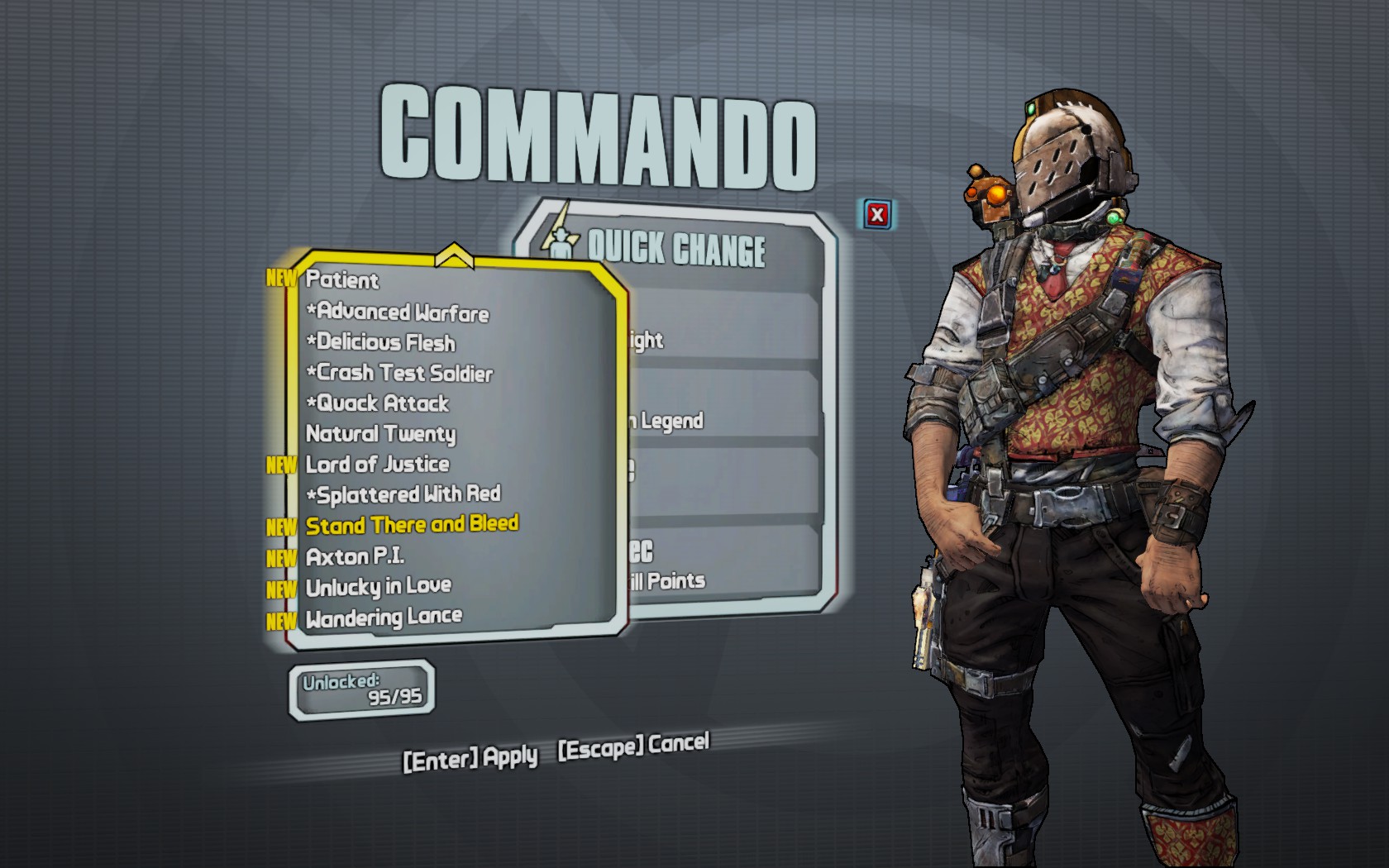Viewport: 1389px width, 868px height.
Task: Pick the Crash Test Soldier skin
Action: [400, 374]
